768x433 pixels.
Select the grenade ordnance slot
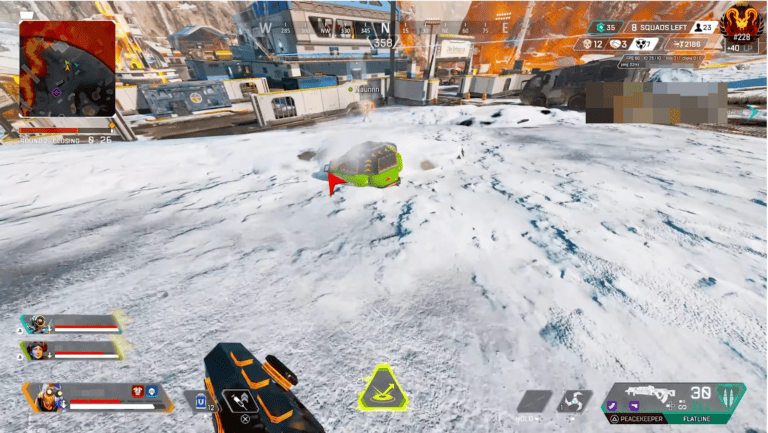pos(575,401)
